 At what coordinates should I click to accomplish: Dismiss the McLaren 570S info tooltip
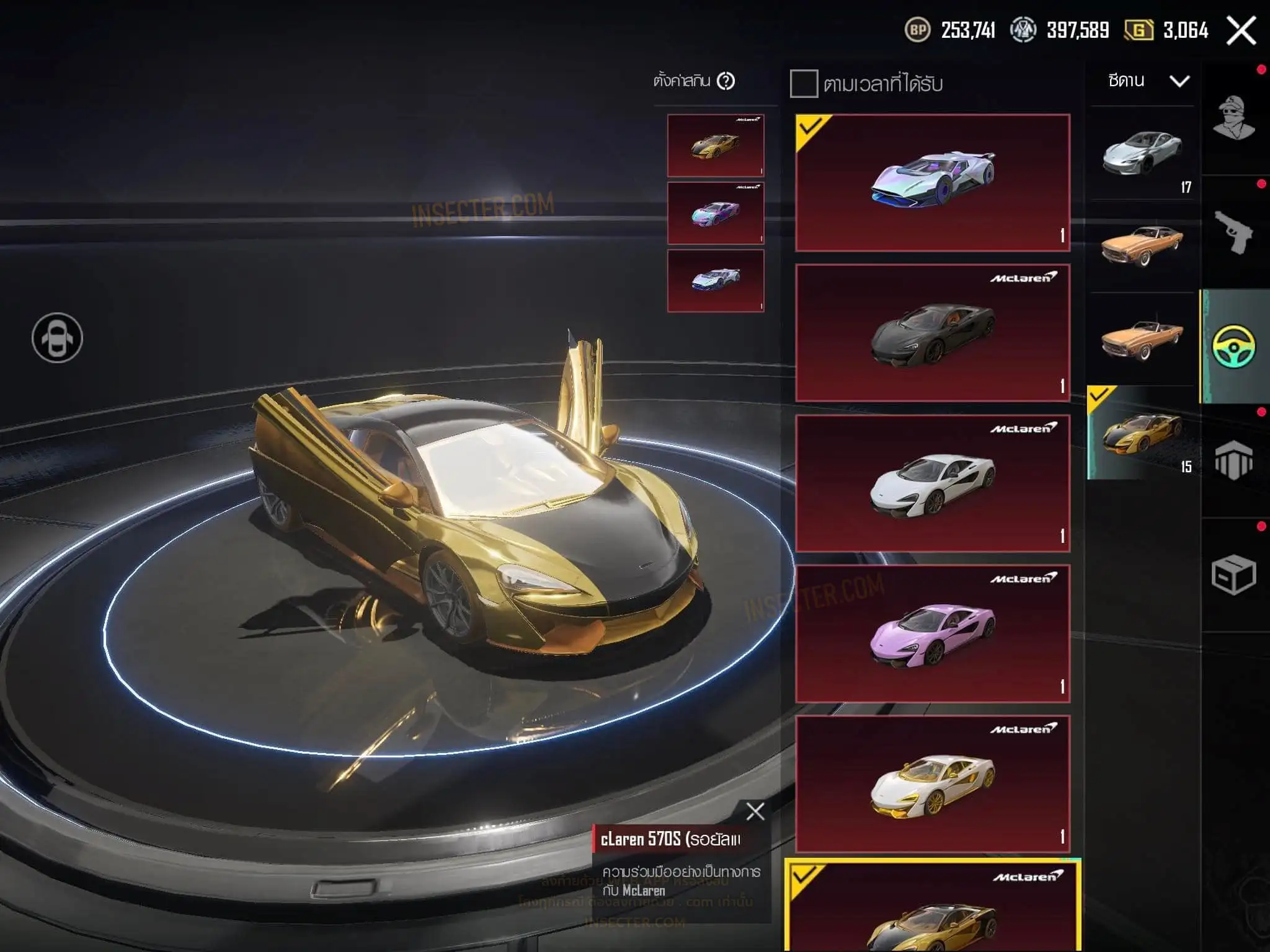click(755, 811)
